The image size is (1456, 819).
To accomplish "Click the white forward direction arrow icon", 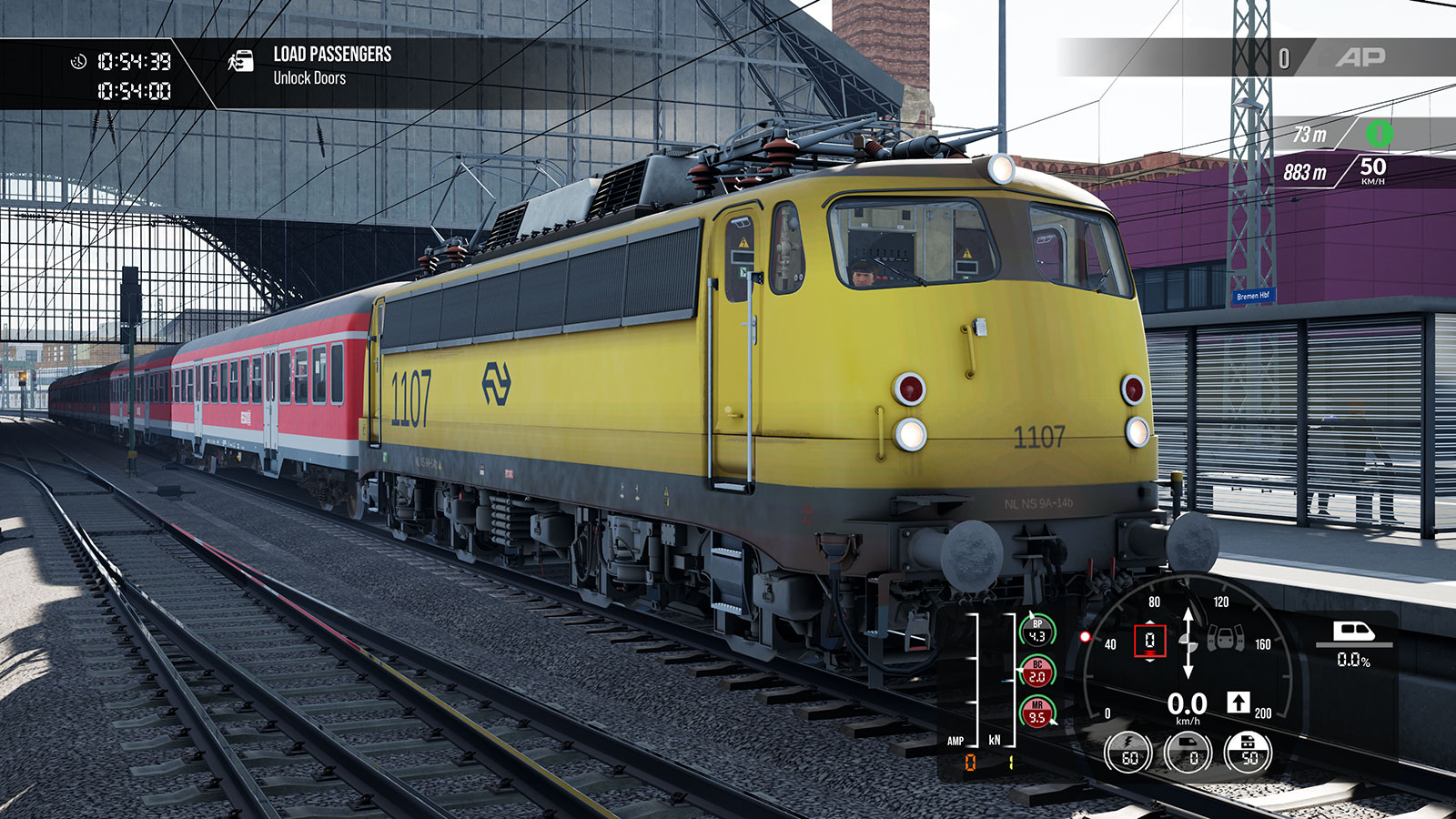I will (1238, 702).
